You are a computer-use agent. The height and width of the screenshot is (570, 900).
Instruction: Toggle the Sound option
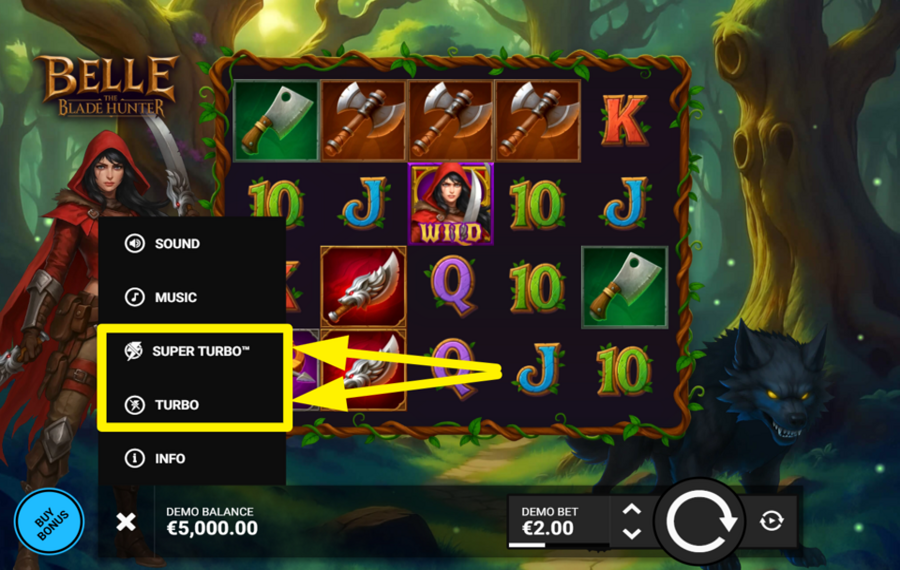tap(165, 244)
